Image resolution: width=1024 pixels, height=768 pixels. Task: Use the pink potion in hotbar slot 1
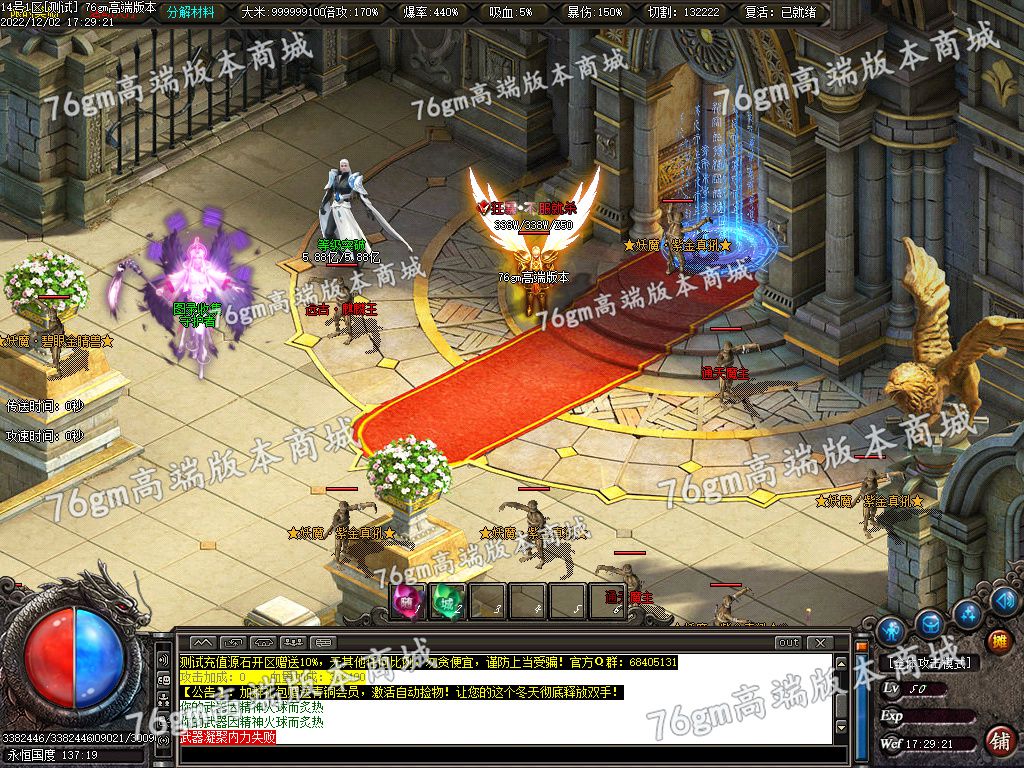pyautogui.click(x=407, y=600)
